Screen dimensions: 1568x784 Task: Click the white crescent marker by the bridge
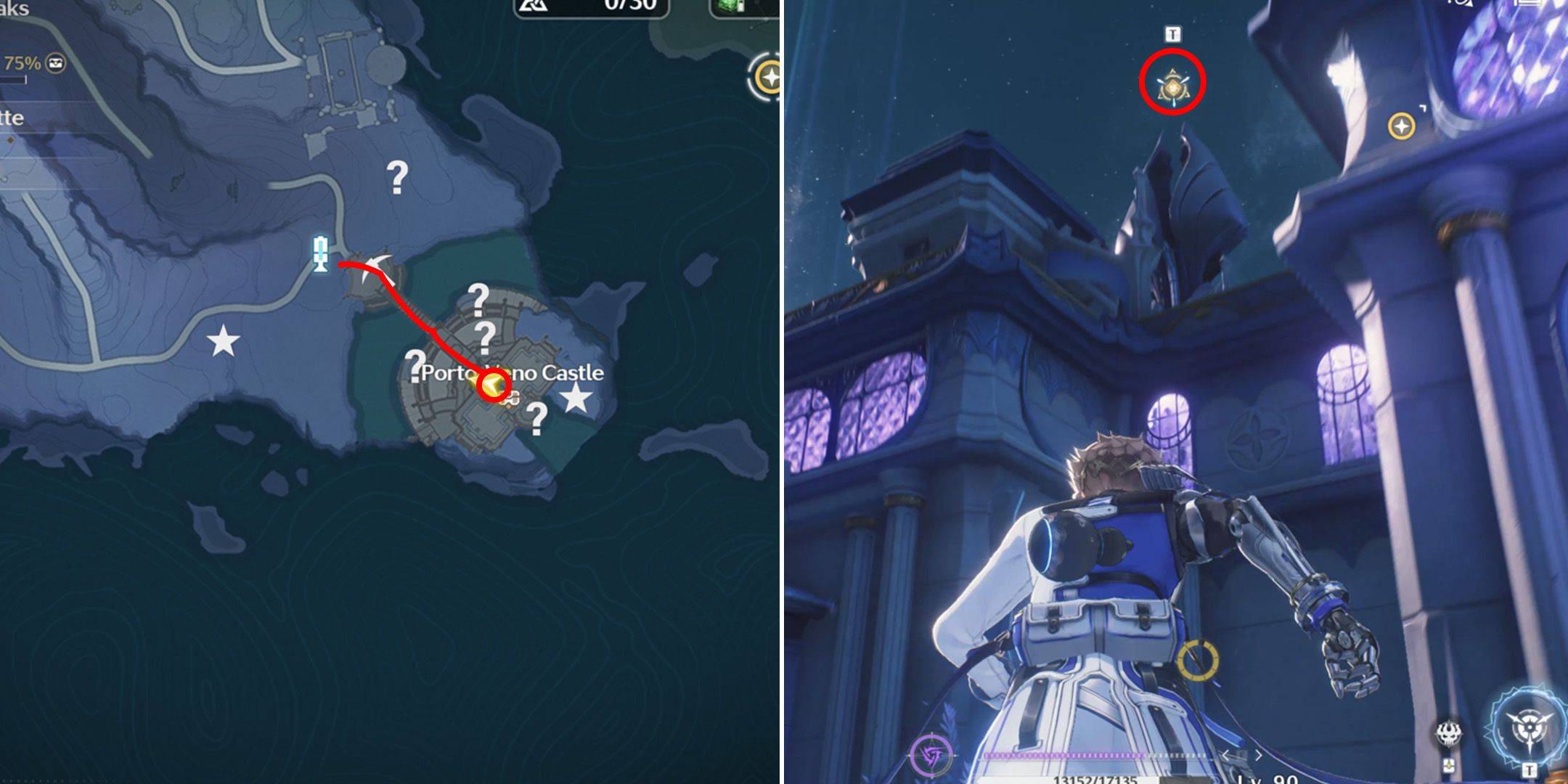[x=381, y=271]
